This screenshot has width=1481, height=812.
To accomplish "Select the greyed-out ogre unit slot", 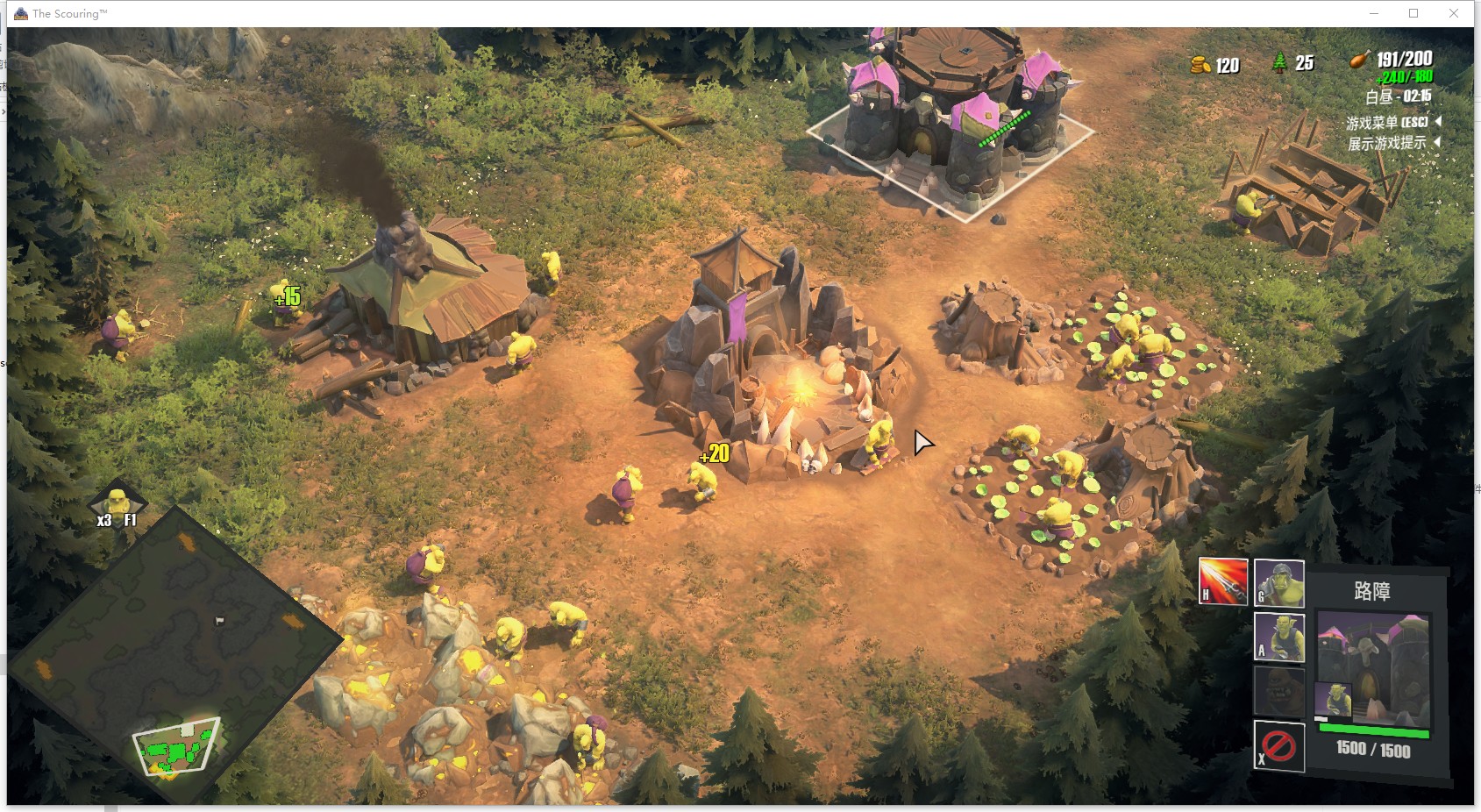I will pos(1278,691).
